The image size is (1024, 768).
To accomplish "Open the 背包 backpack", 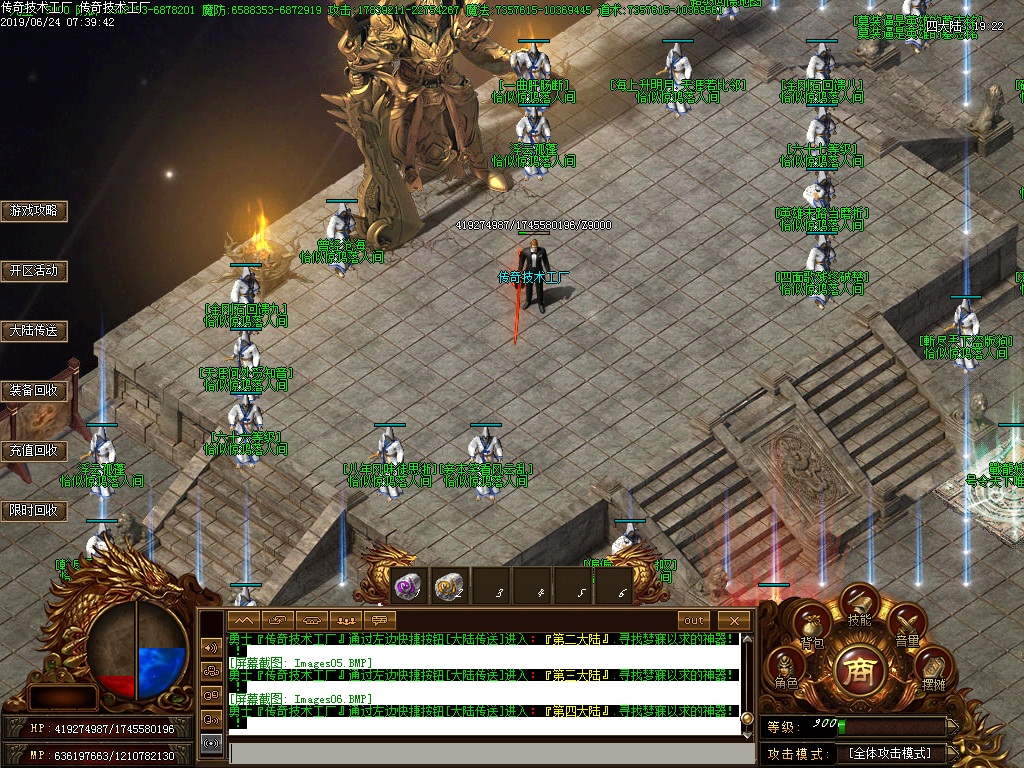I will click(x=812, y=628).
